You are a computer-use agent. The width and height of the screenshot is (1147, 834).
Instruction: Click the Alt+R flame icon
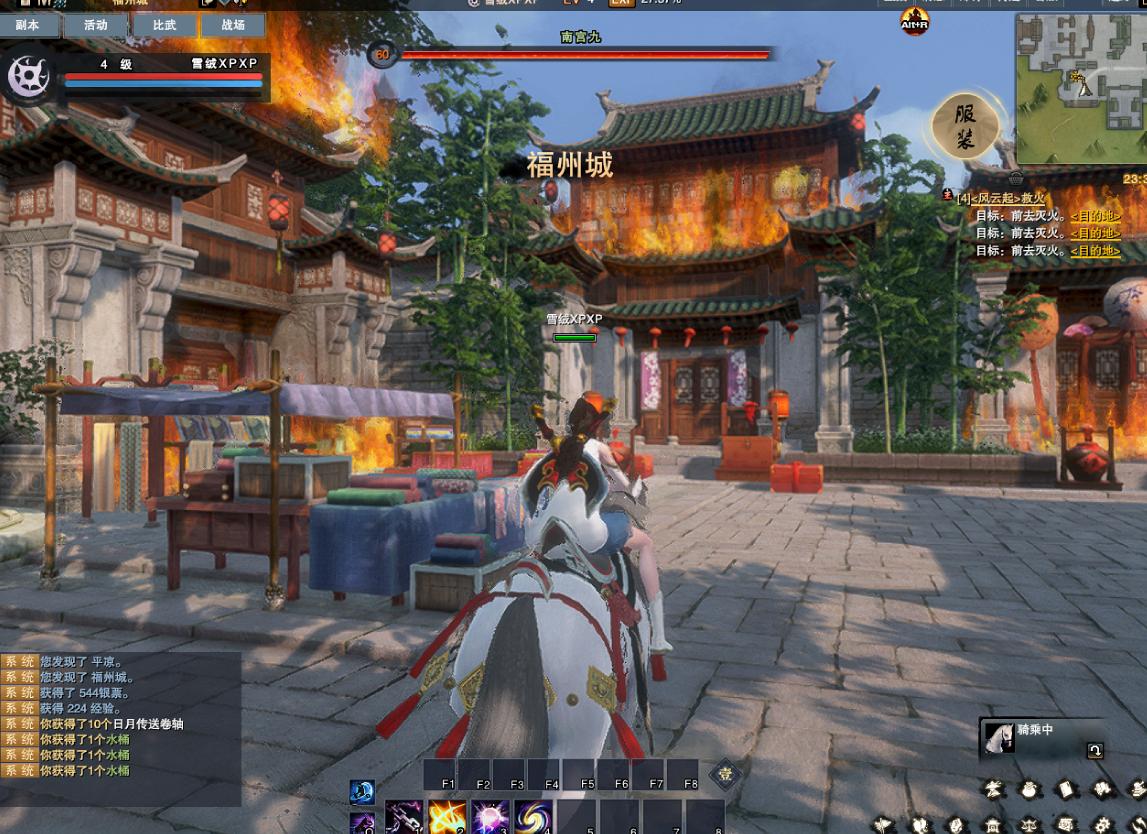(x=915, y=22)
